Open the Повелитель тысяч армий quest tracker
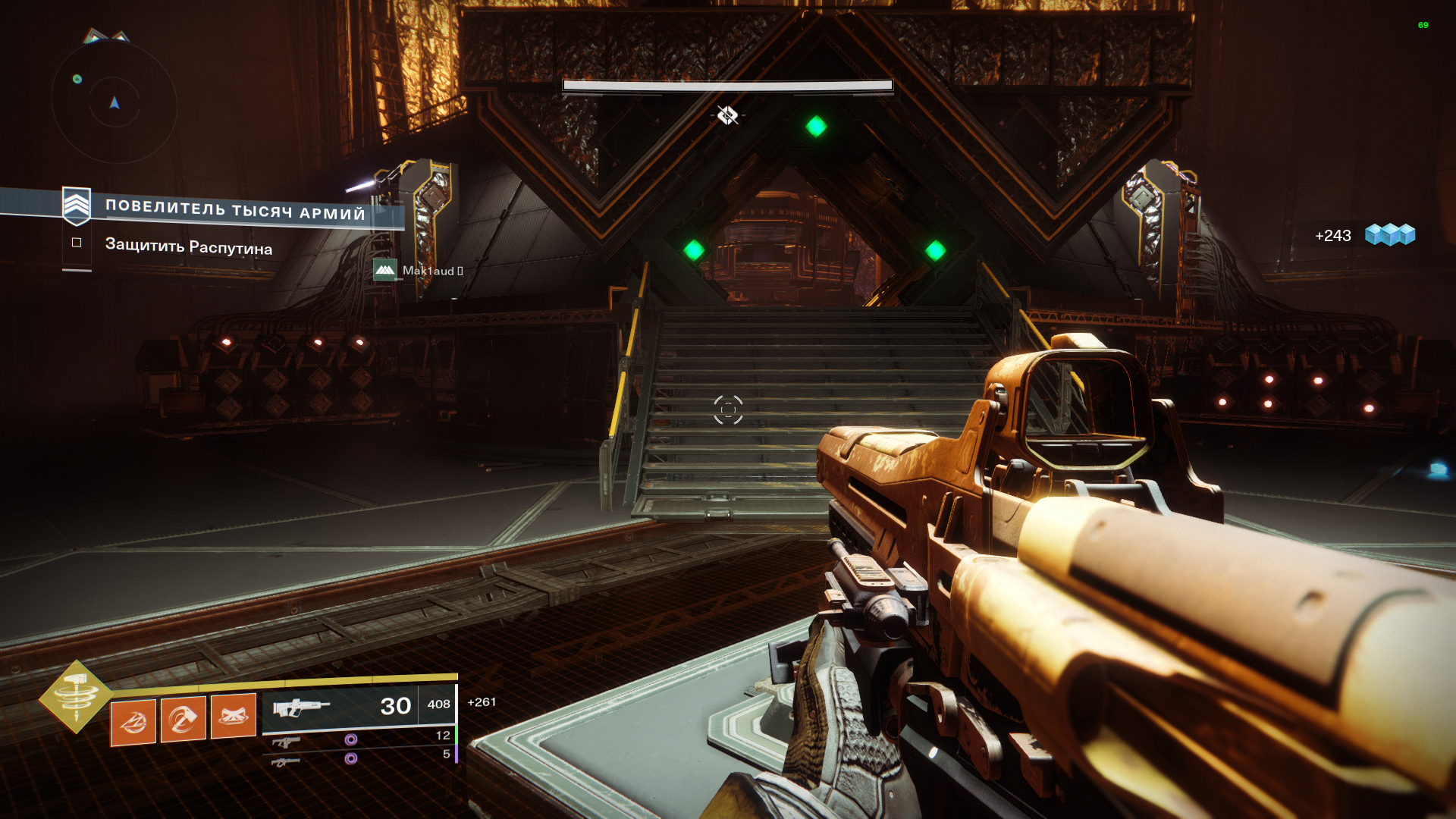1456x819 pixels. point(234,209)
